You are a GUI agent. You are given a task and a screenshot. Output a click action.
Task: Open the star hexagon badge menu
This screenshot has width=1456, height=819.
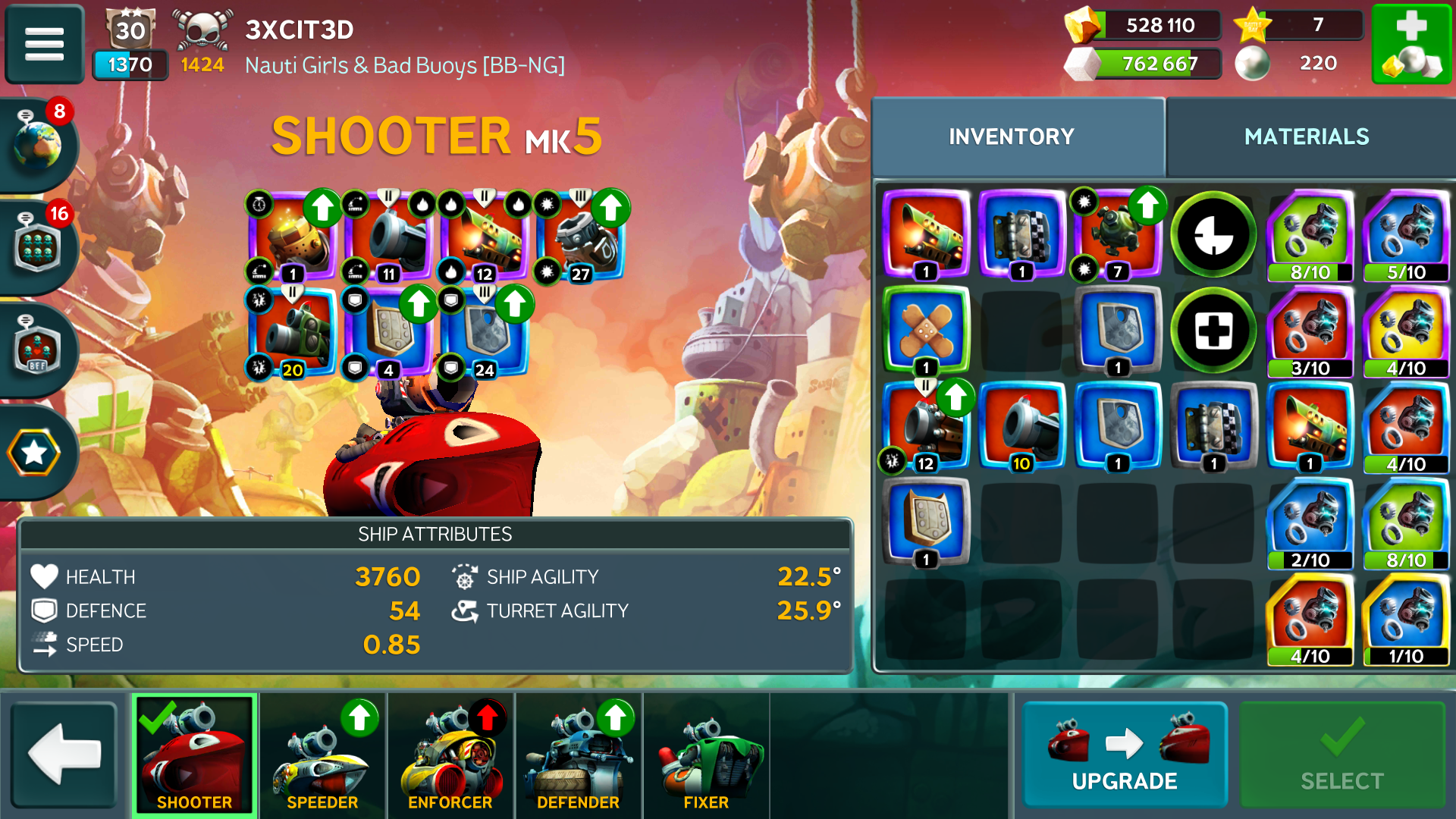point(34,453)
